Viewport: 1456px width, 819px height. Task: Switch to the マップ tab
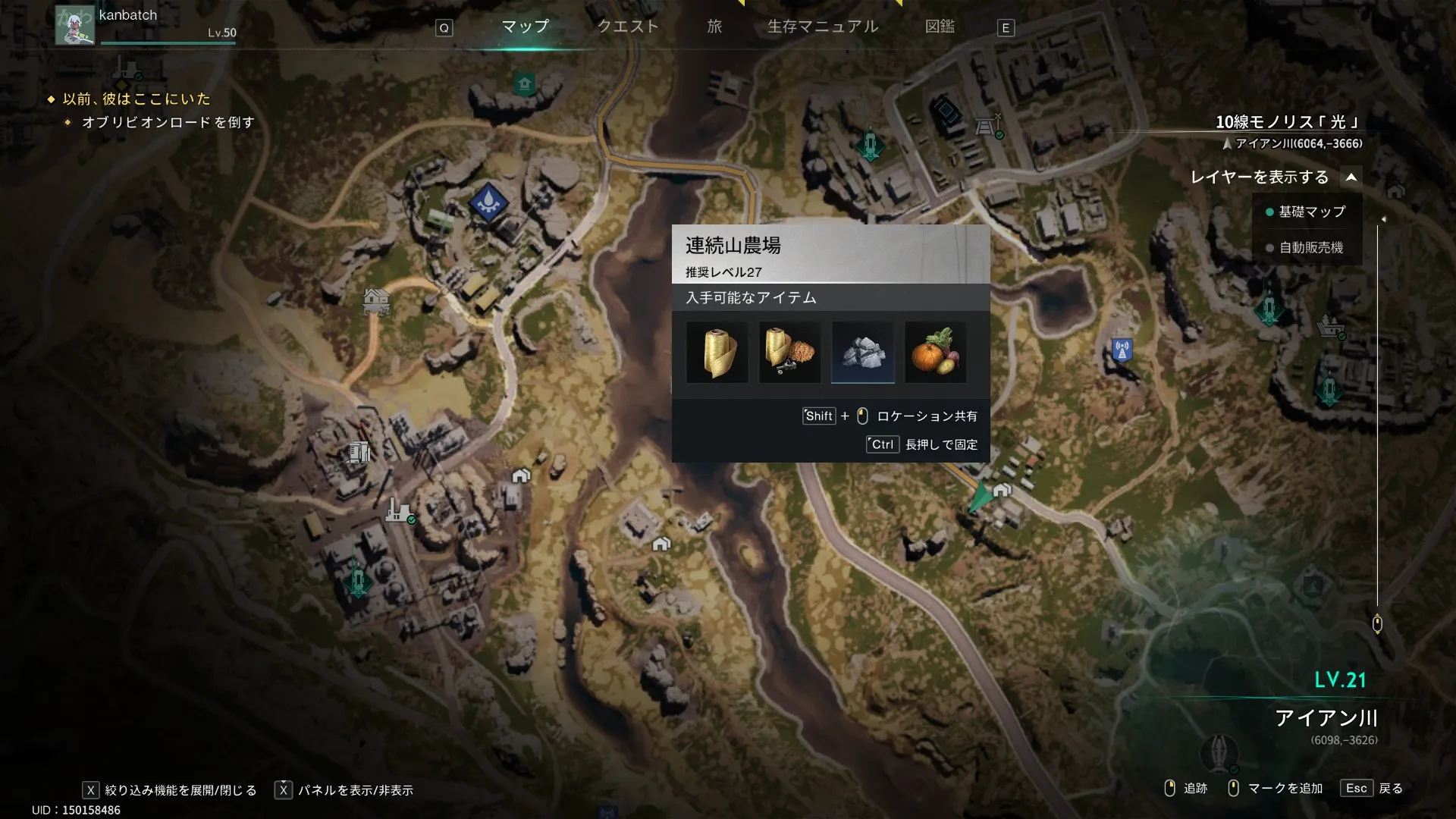click(x=525, y=27)
